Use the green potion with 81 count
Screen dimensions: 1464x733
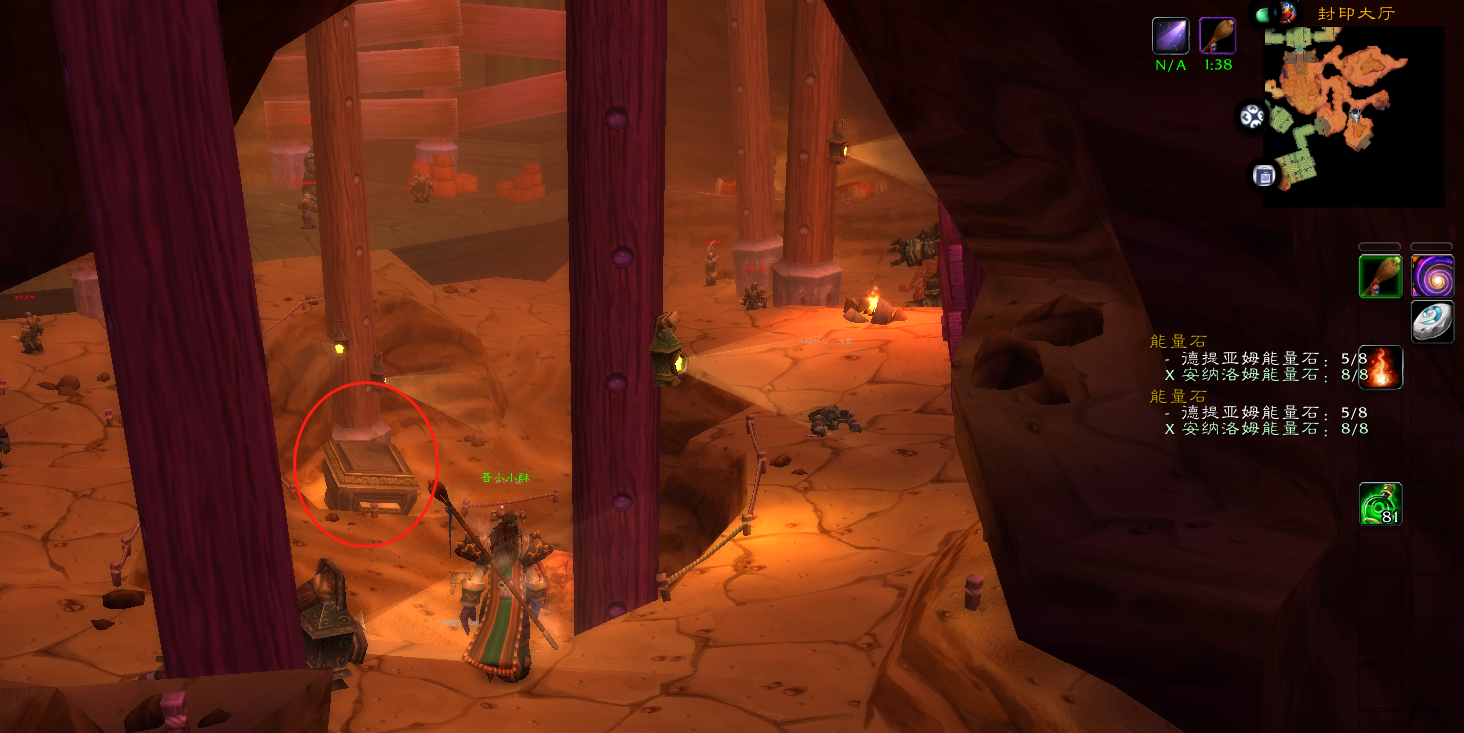click(x=1380, y=504)
